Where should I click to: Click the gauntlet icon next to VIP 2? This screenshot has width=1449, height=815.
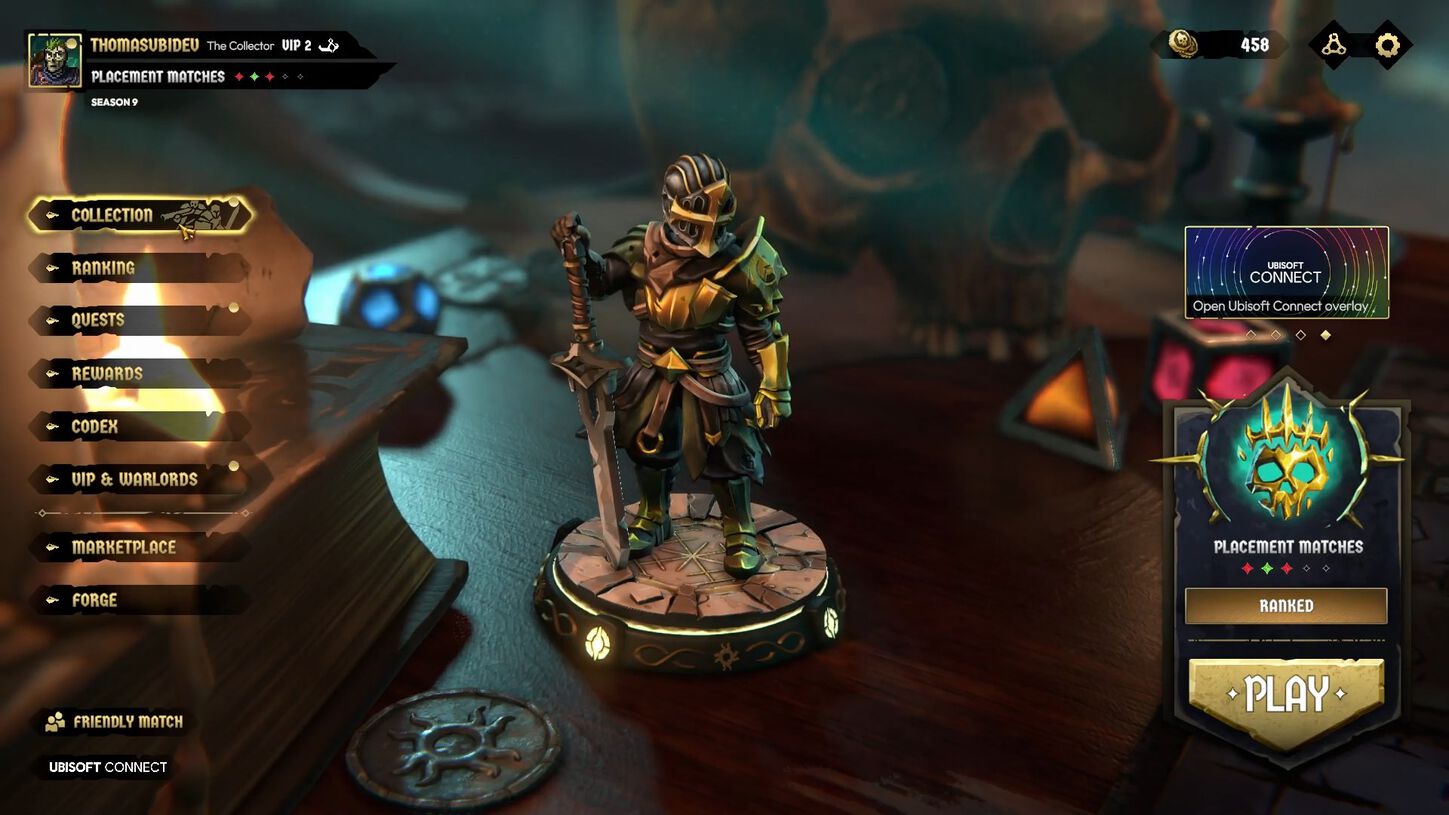[x=330, y=45]
